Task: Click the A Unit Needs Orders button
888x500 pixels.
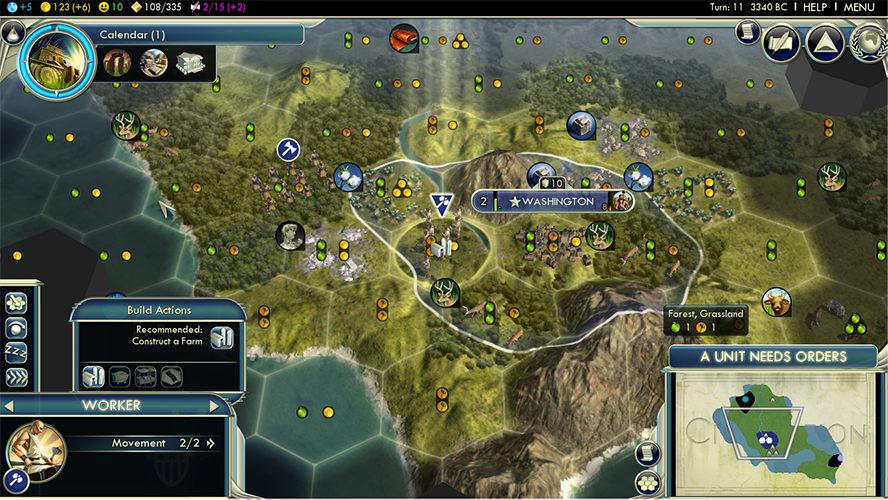Action: tap(773, 357)
